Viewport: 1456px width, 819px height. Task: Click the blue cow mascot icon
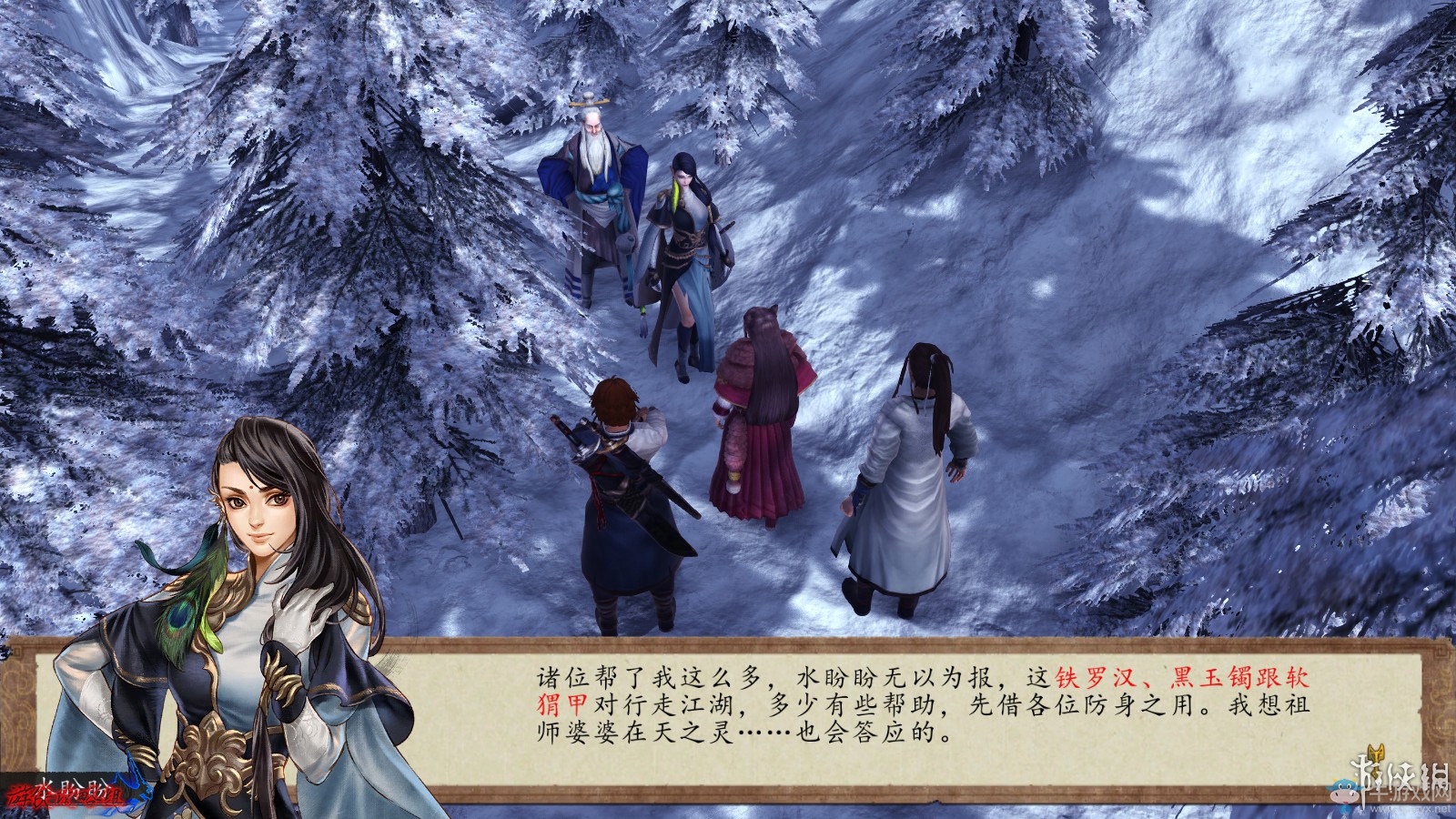(1344, 791)
